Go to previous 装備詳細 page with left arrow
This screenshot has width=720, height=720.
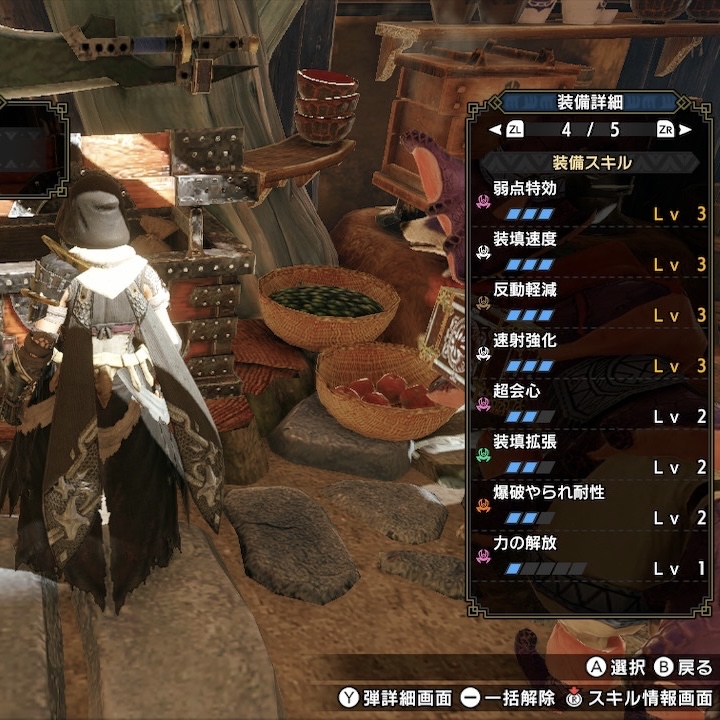(x=495, y=130)
